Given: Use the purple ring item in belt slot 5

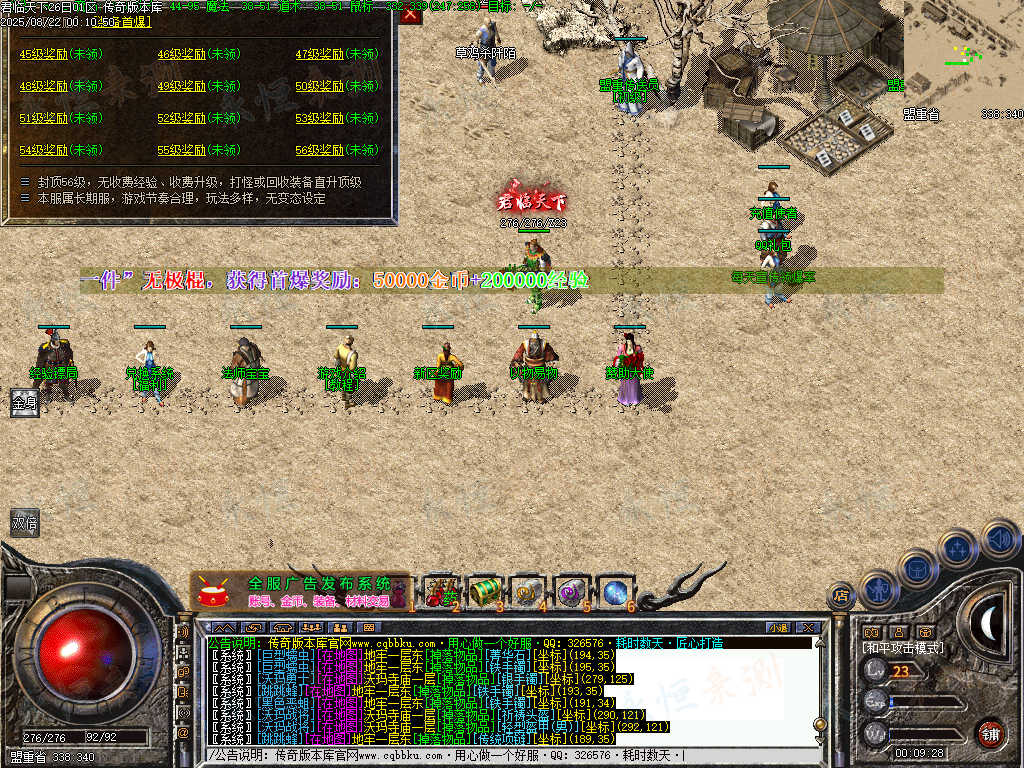Looking at the screenshot, I should [x=571, y=590].
